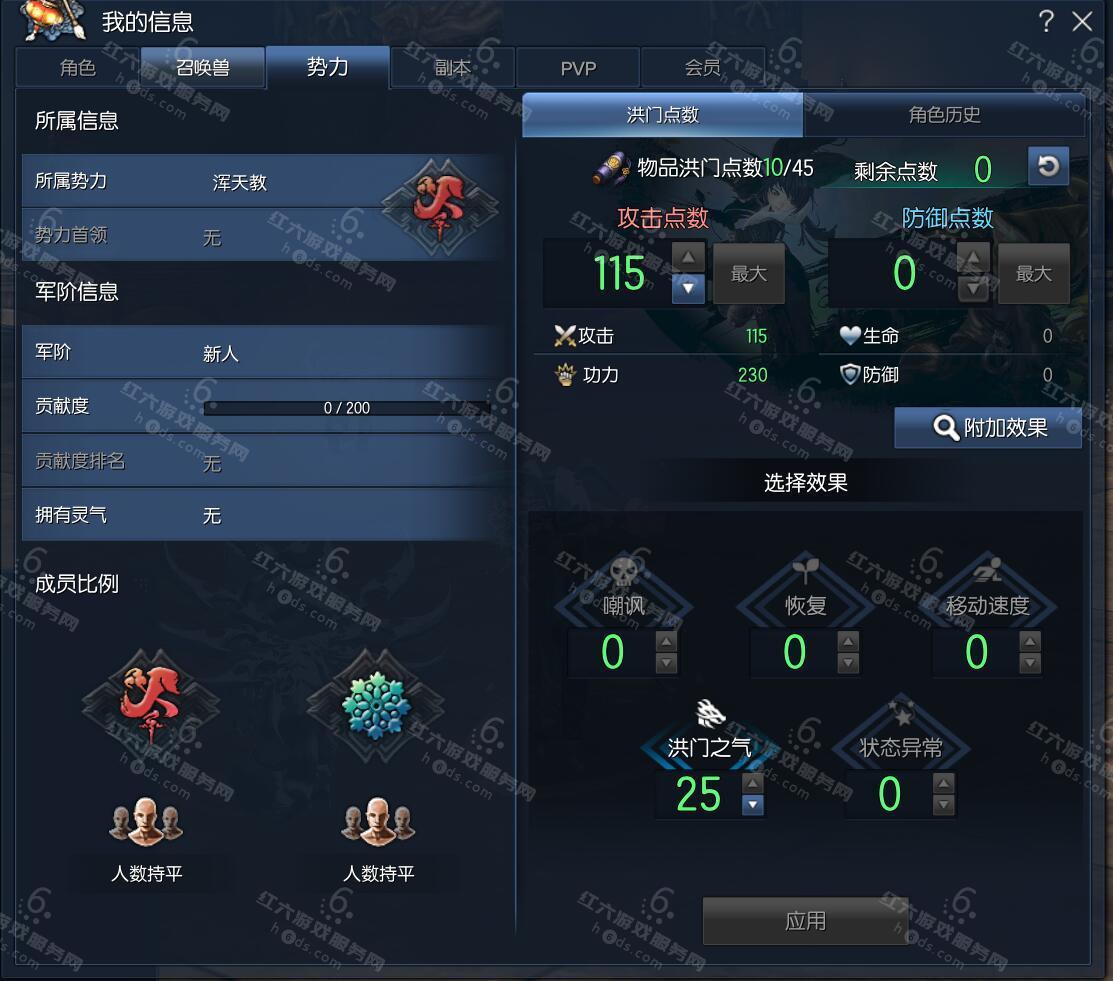The height and width of the screenshot is (981, 1113).
Task: Increase the 嘲讽 effect value
Action: click(x=666, y=641)
